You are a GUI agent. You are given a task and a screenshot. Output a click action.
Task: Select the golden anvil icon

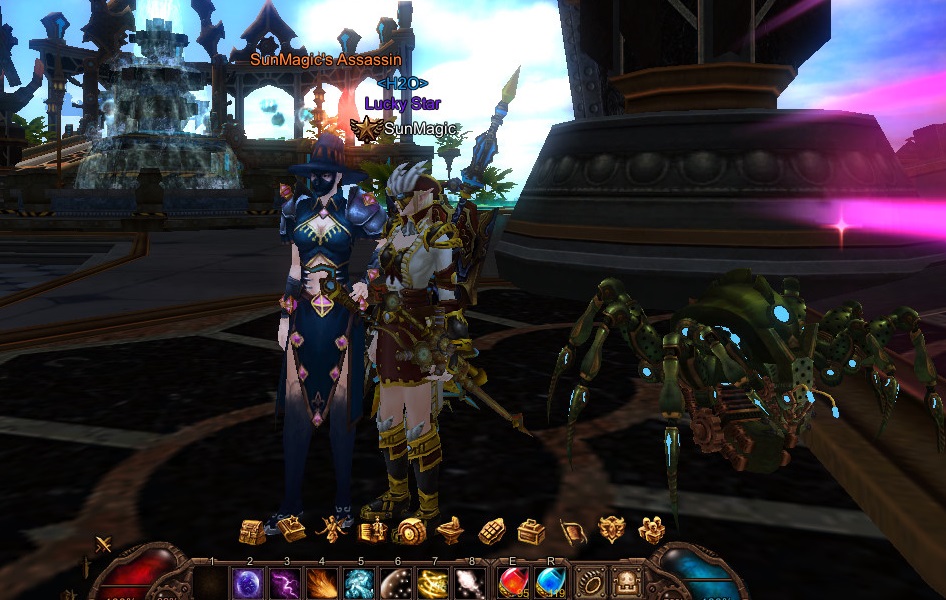tap(450, 530)
